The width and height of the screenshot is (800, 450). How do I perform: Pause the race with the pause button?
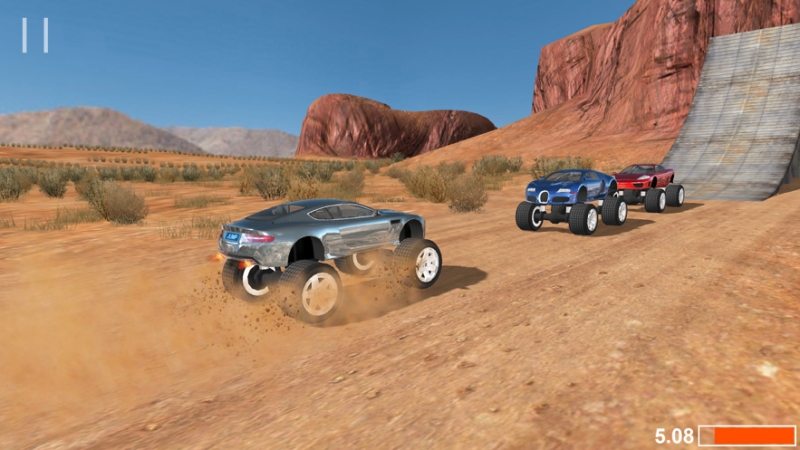tap(35, 35)
